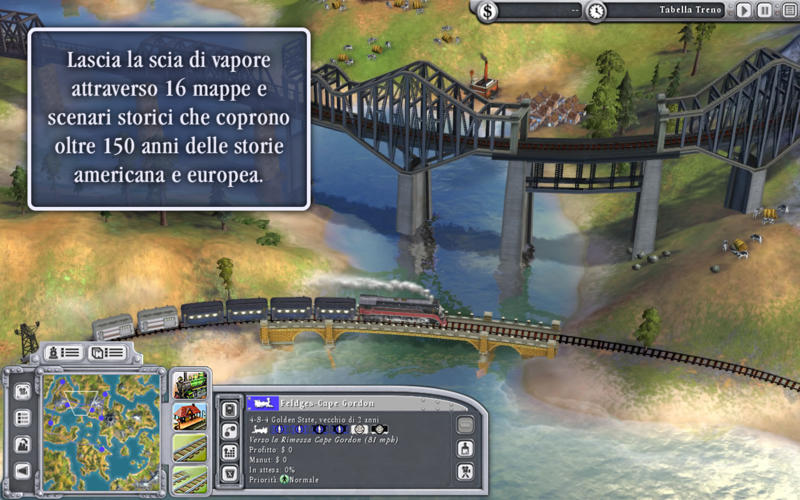
Task: Select the double track laying tool
Action: pyautogui.click(x=189, y=478)
